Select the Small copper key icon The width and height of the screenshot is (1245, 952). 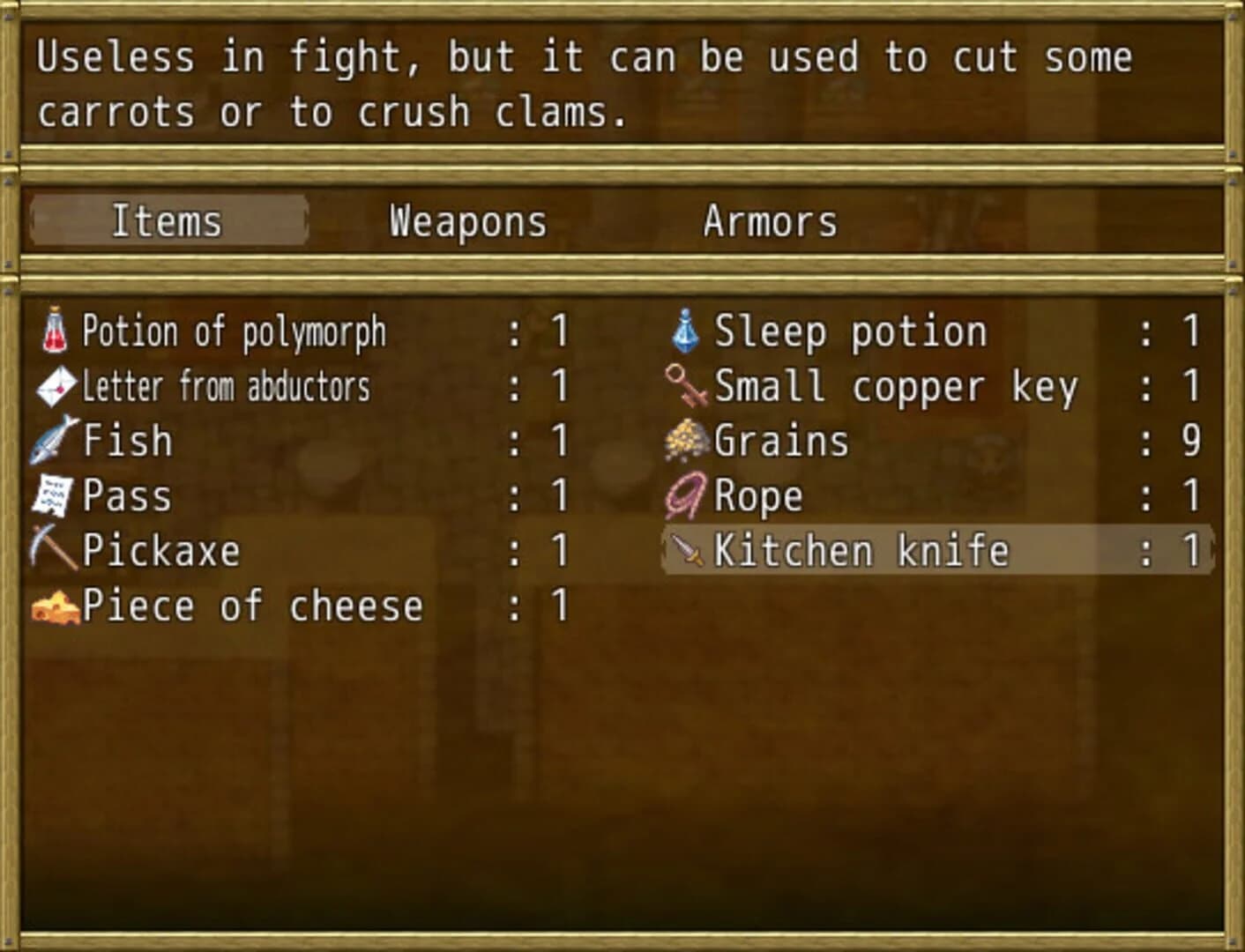click(686, 386)
